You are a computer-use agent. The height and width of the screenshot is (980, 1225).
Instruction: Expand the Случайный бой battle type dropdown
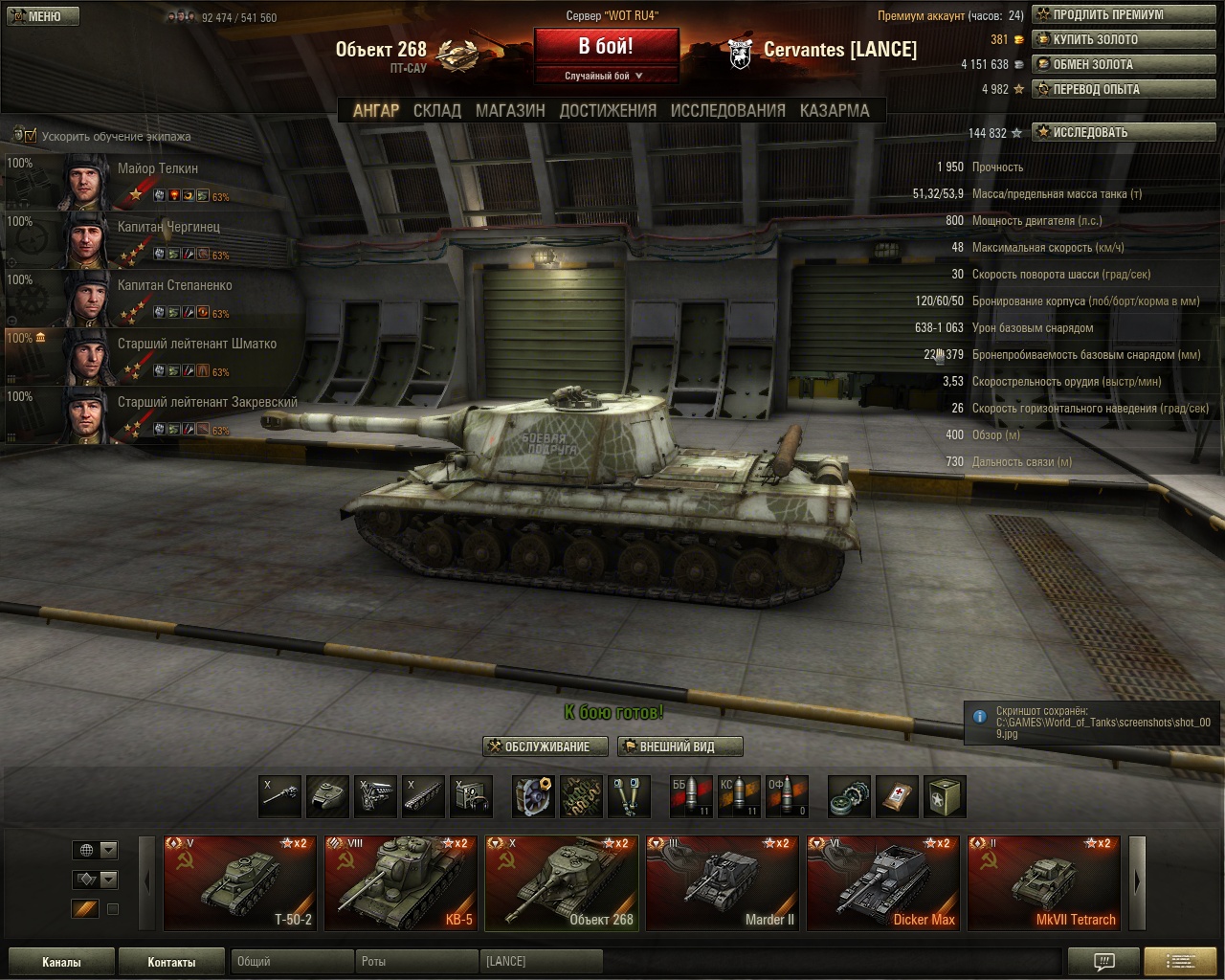(605, 76)
